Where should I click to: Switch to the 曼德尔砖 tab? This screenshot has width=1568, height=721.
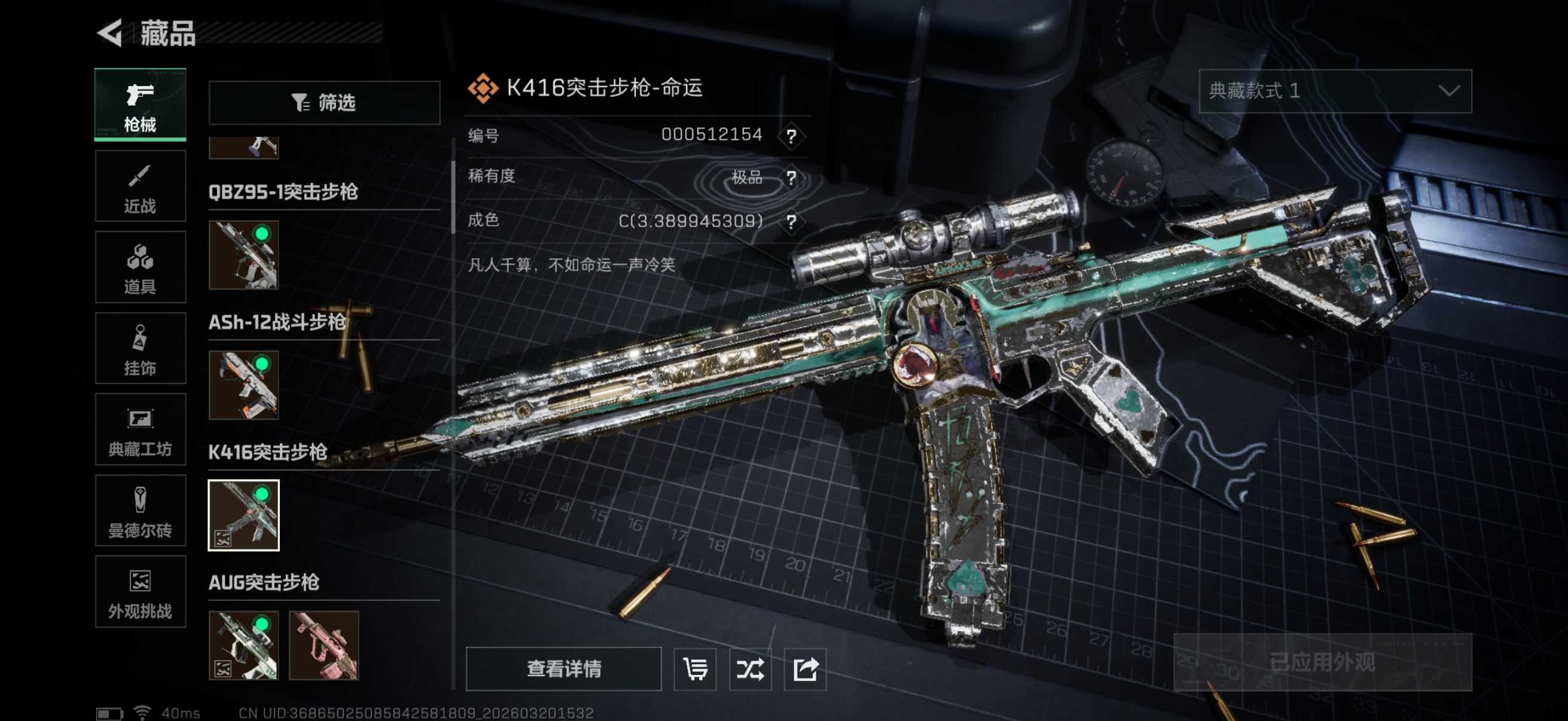tap(140, 511)
